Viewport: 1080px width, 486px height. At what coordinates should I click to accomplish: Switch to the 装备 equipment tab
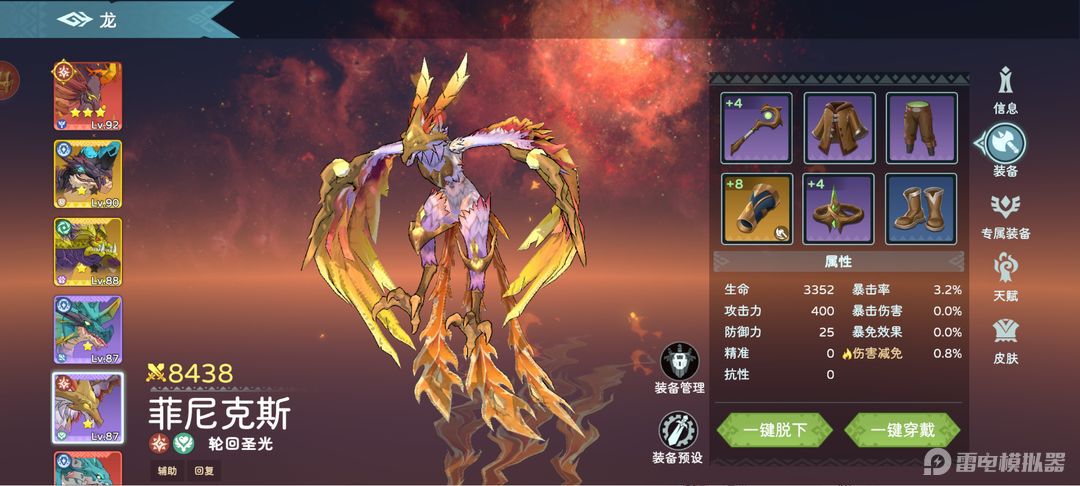click(x=1005, y=150)
